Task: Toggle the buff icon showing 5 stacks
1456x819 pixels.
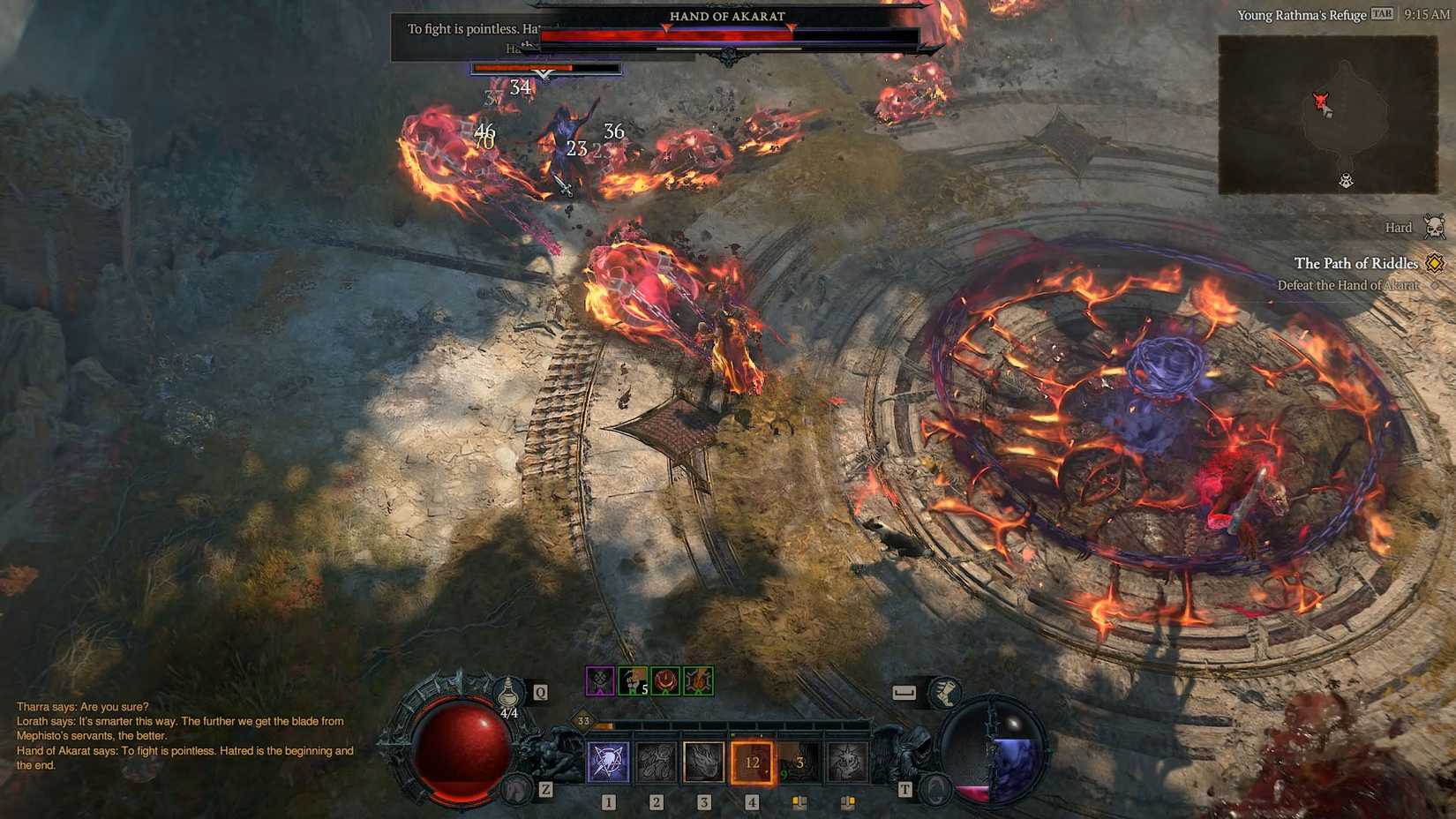Action: 633,680
